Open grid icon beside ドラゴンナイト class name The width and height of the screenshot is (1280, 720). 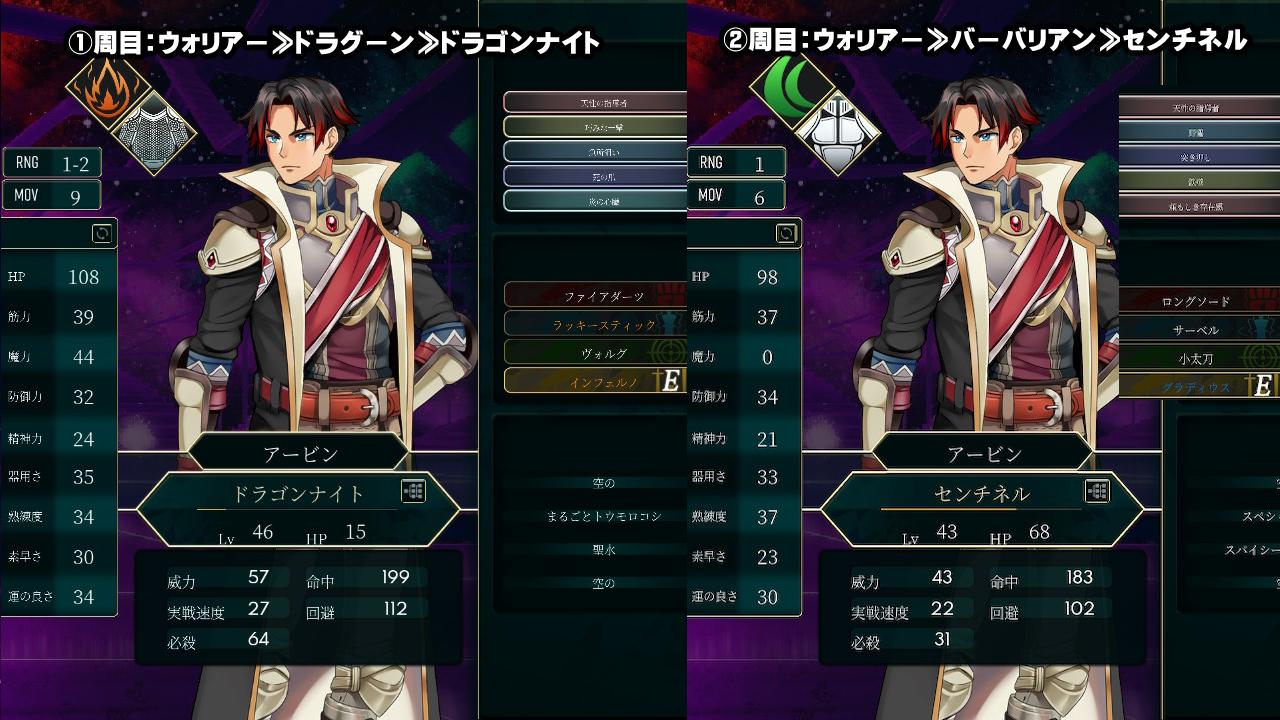(x=413, y=490)
